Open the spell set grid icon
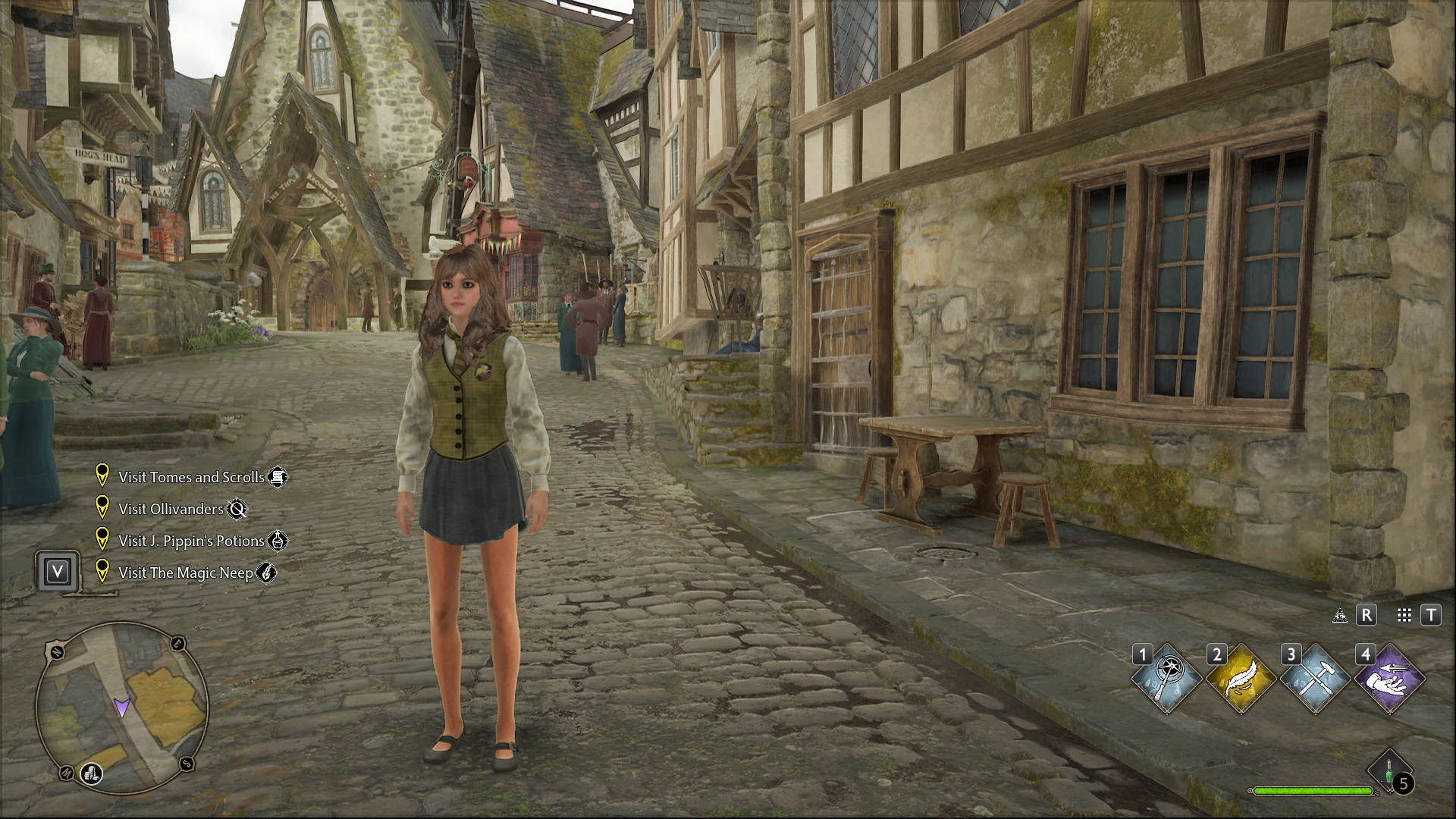 (1404, 615)
